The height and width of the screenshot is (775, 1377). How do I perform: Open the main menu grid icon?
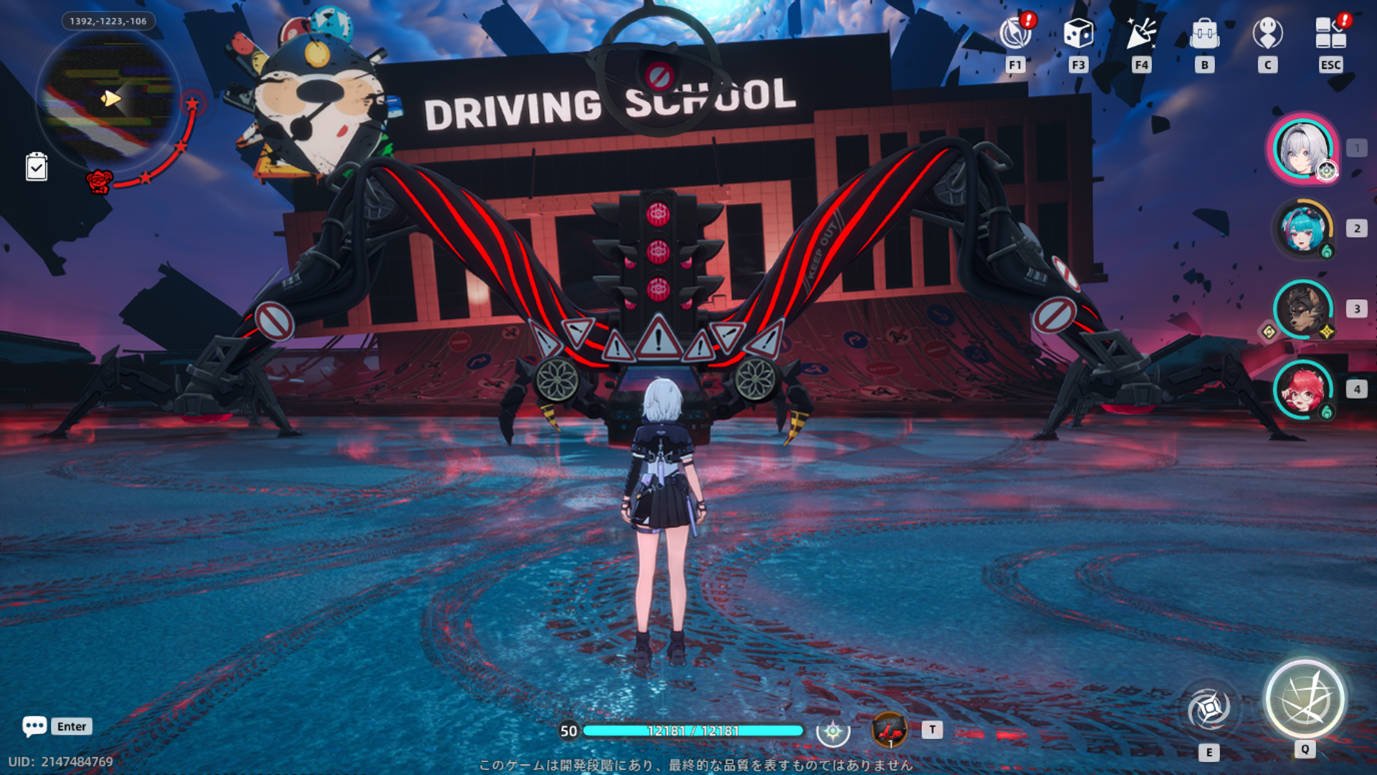click(1330, 33)
